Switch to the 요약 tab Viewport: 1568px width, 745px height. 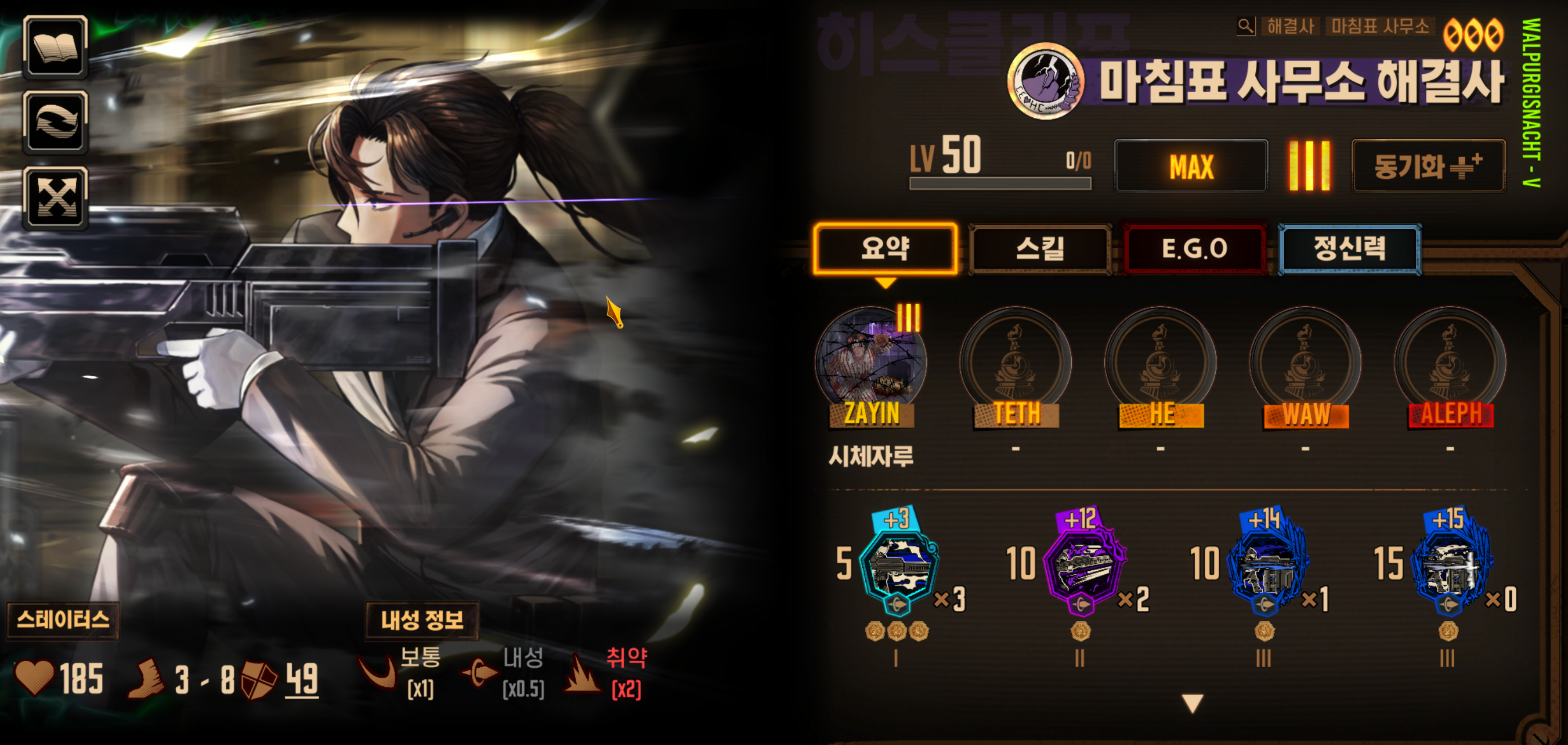point(885,249)
